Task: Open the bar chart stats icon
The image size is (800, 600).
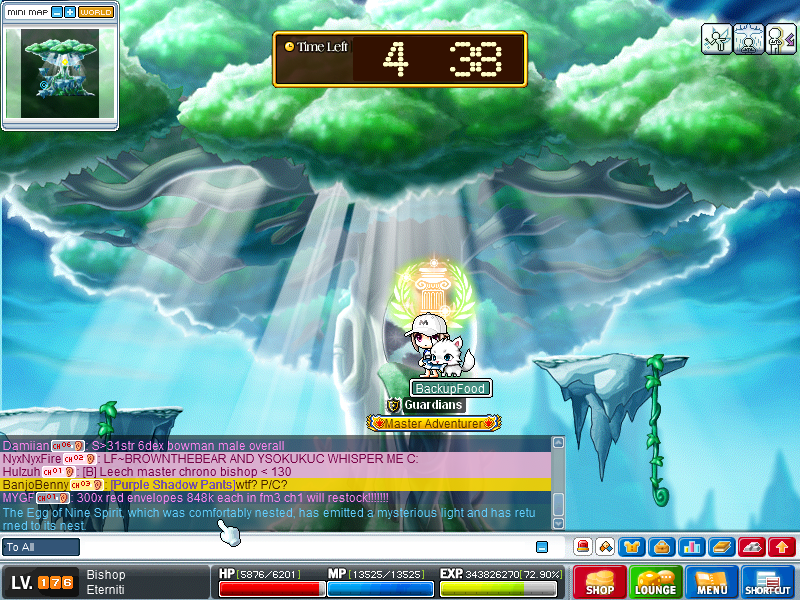Action: (x=690, y=547)
